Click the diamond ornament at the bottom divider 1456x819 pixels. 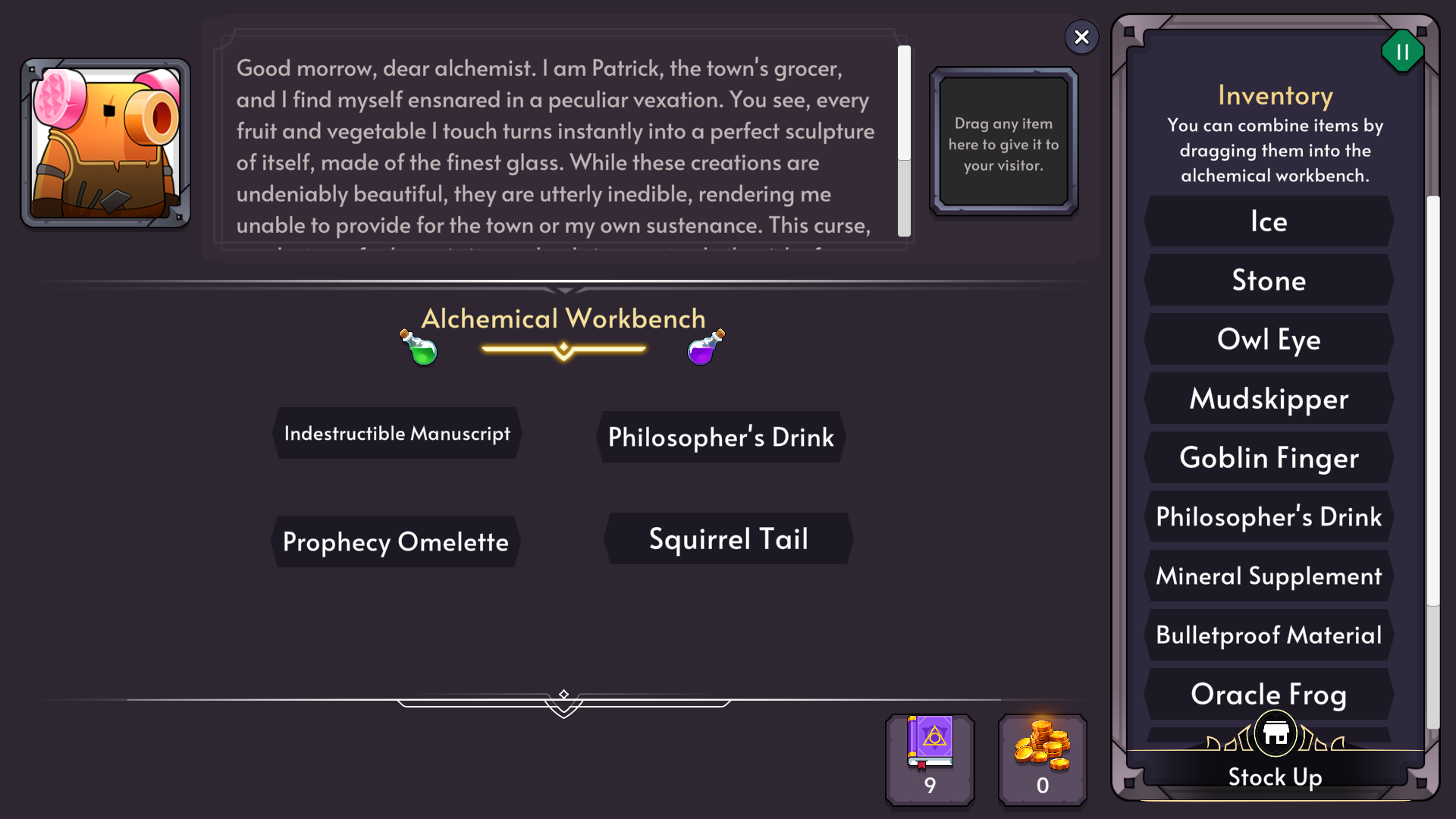(x=563, y=692)
